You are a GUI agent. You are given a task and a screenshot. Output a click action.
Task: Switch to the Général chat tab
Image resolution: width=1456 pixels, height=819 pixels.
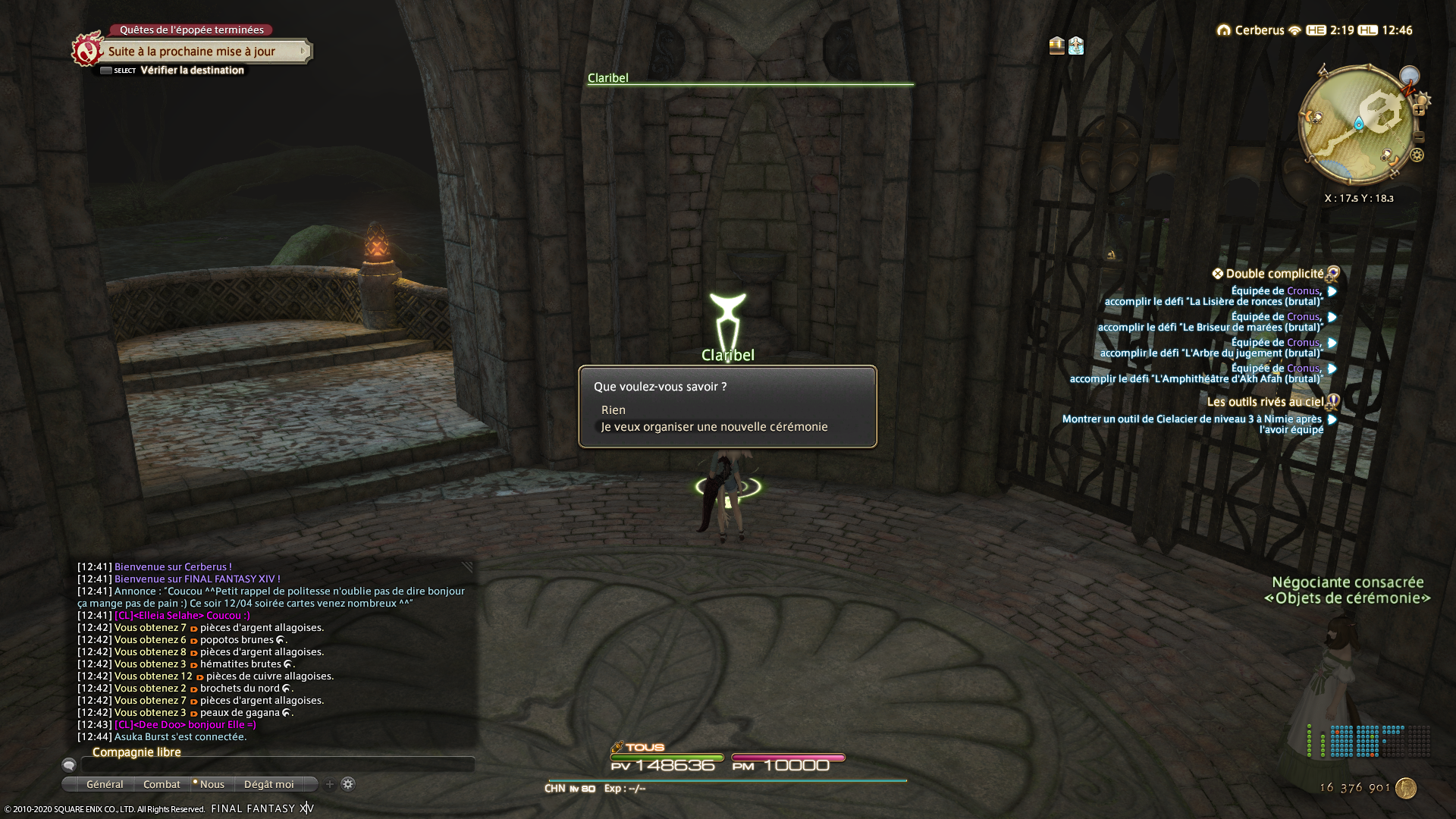coord(104,784)
